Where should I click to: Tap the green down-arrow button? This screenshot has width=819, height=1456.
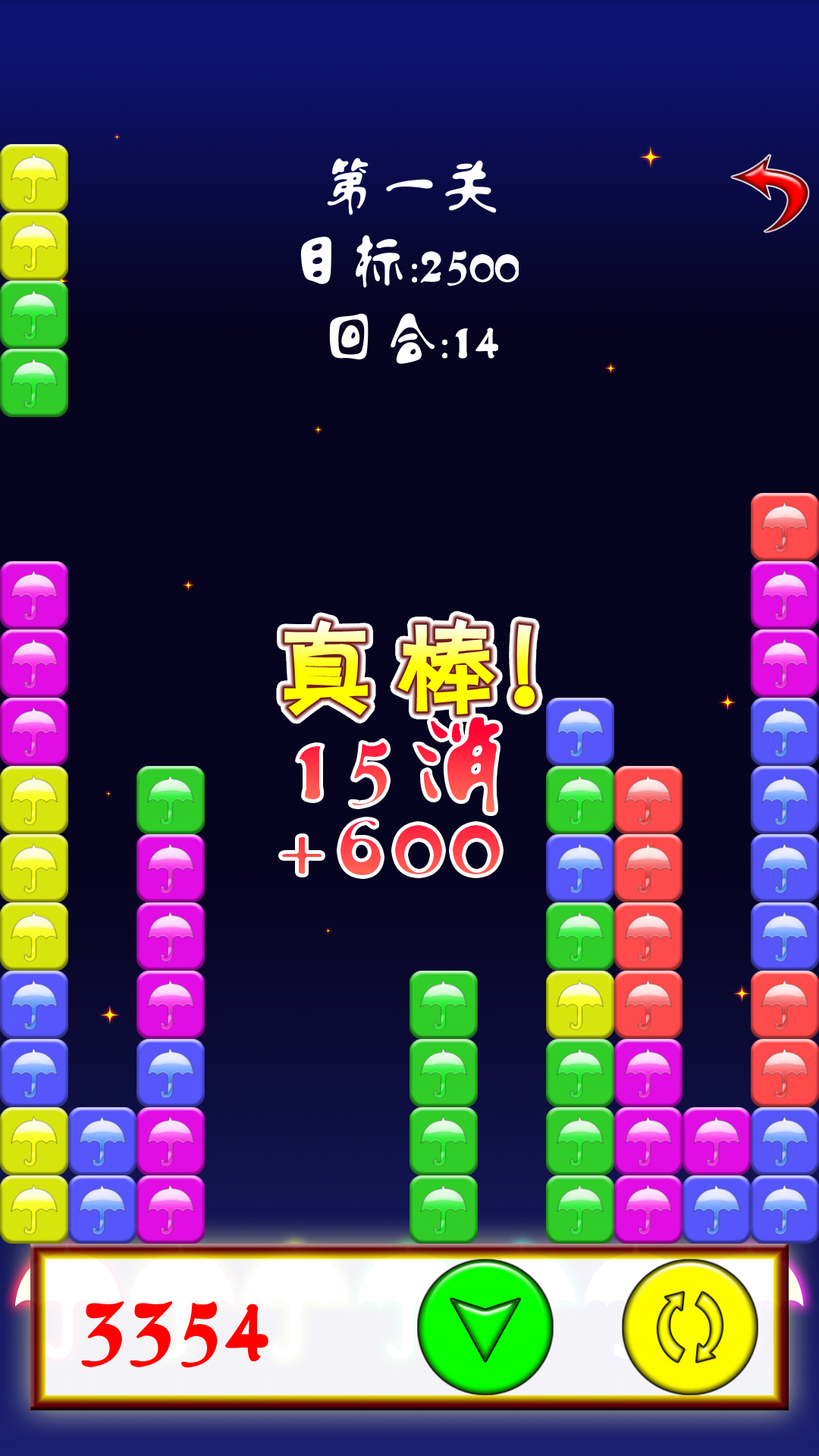tap(485, 1327)
